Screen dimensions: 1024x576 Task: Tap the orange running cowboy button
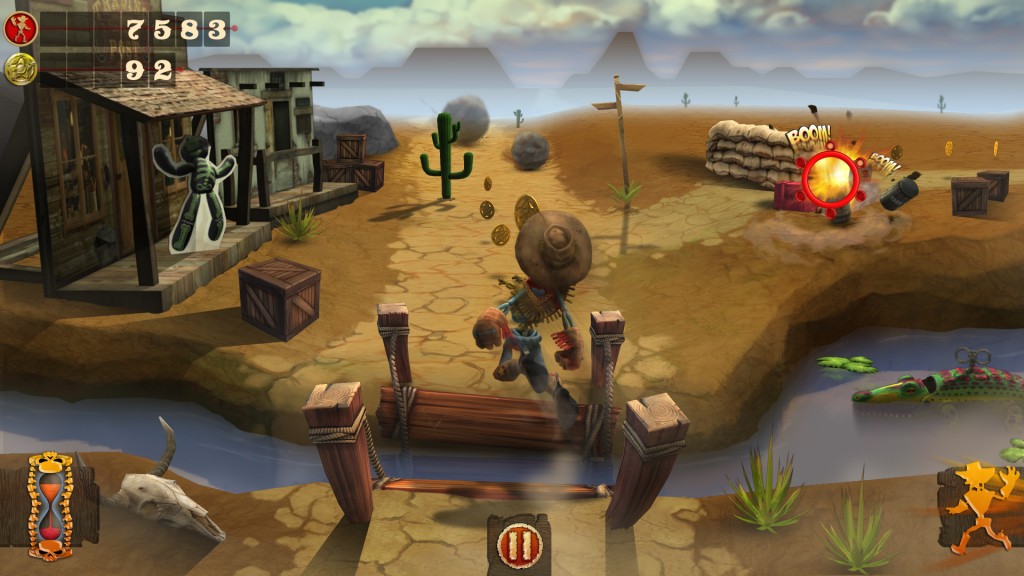(979, 505)
